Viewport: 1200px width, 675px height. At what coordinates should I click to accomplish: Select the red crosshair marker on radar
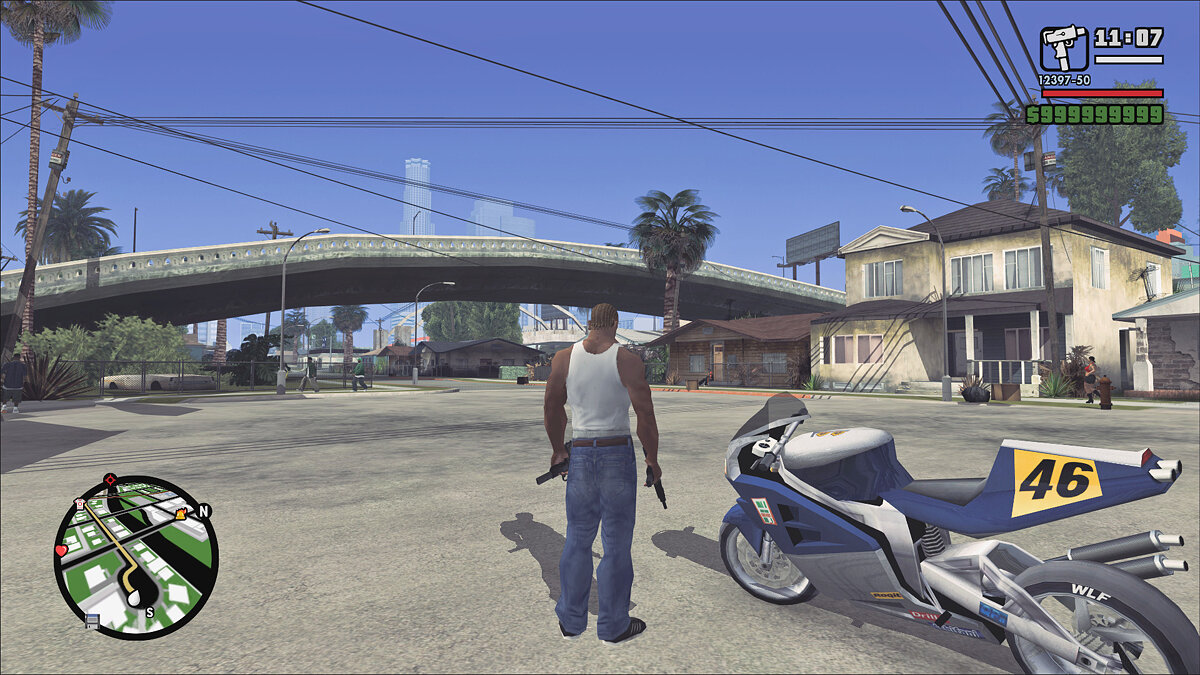(x=110, y=480)
